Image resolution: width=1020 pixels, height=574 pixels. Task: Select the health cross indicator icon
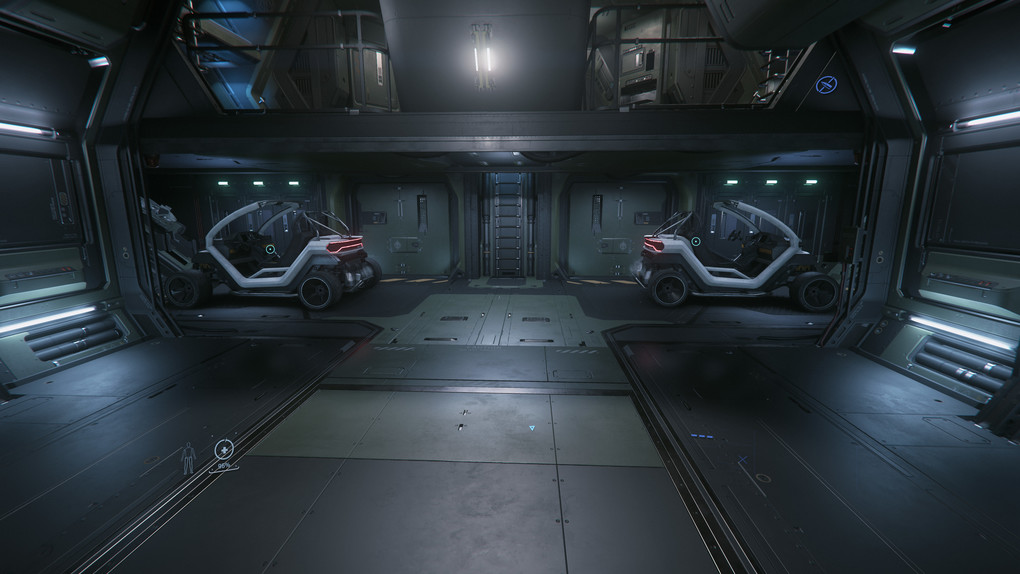[x=224, y=449]
